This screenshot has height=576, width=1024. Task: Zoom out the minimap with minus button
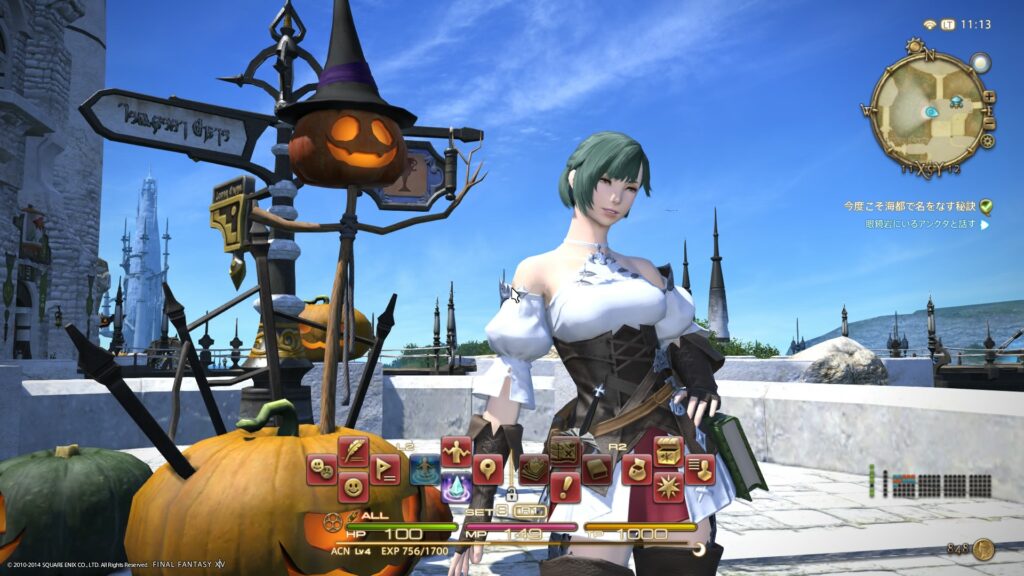pos(991,124)
